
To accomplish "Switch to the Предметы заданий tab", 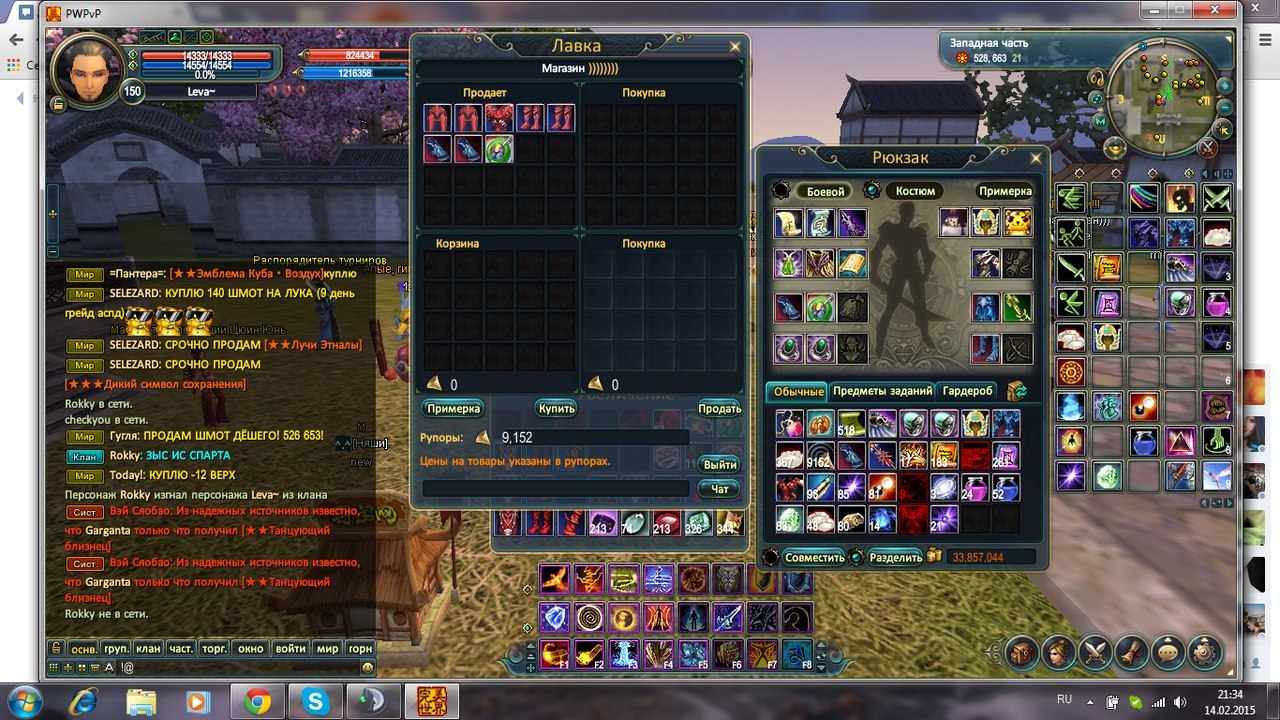I will (x=882, y=391).
